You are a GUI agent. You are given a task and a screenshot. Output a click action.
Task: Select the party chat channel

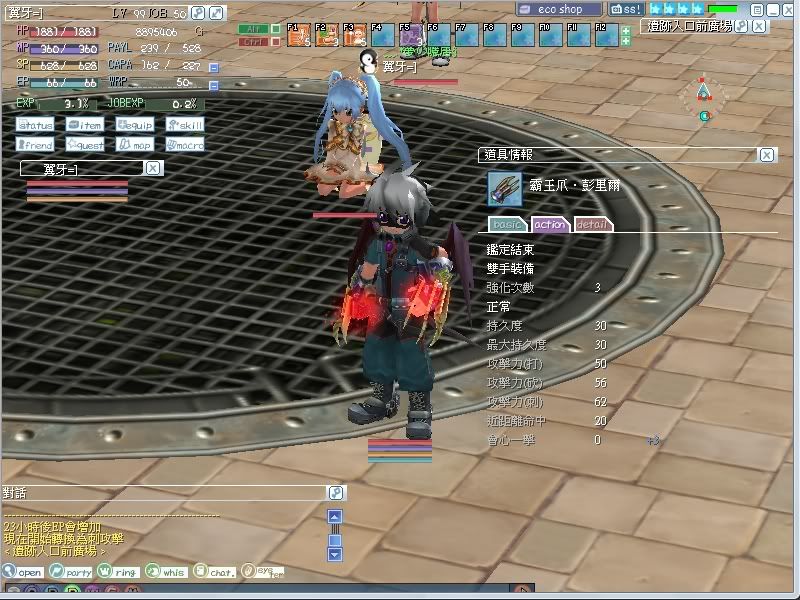(73, 572)
